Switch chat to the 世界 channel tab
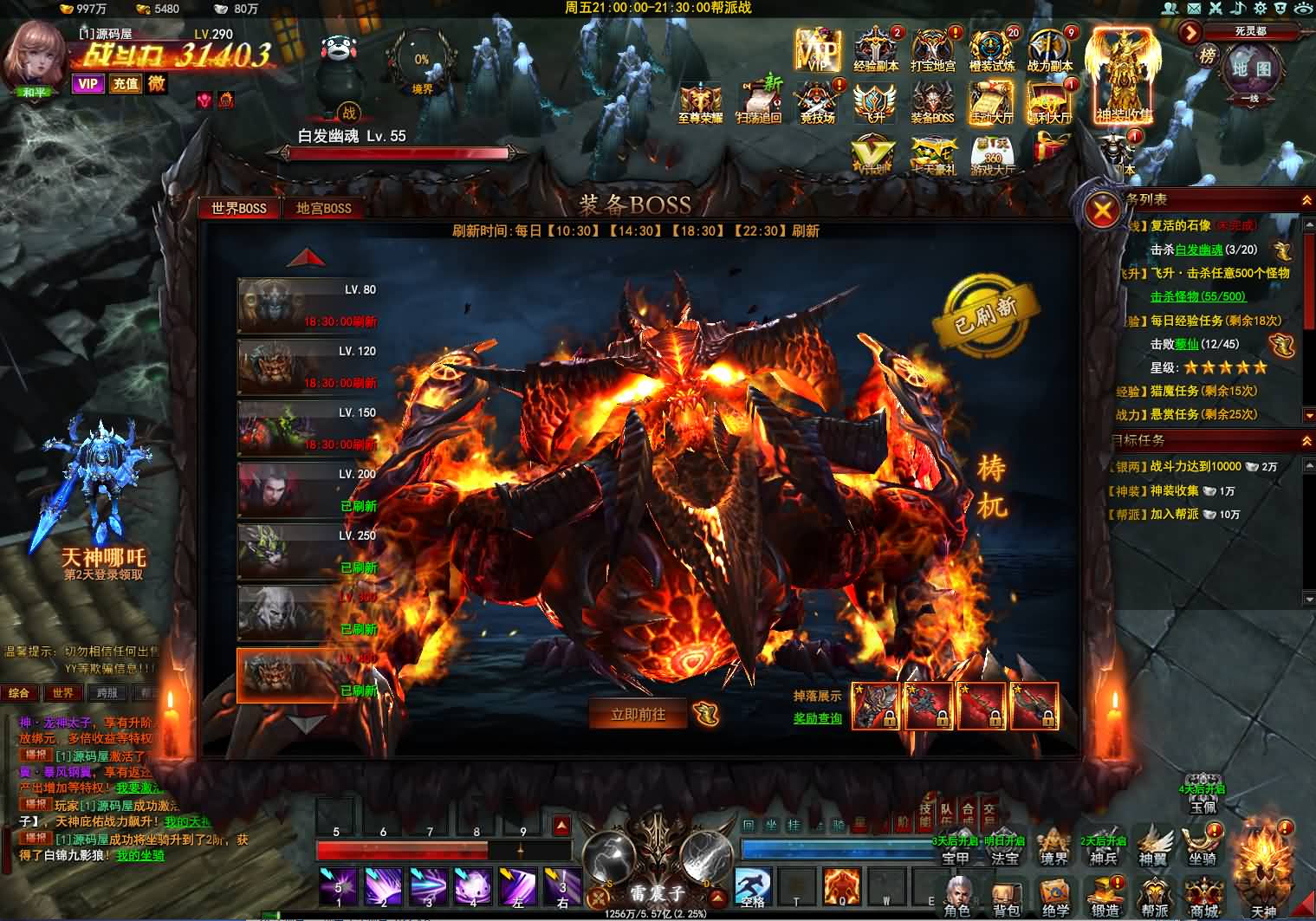 click(x=62, y=693)
